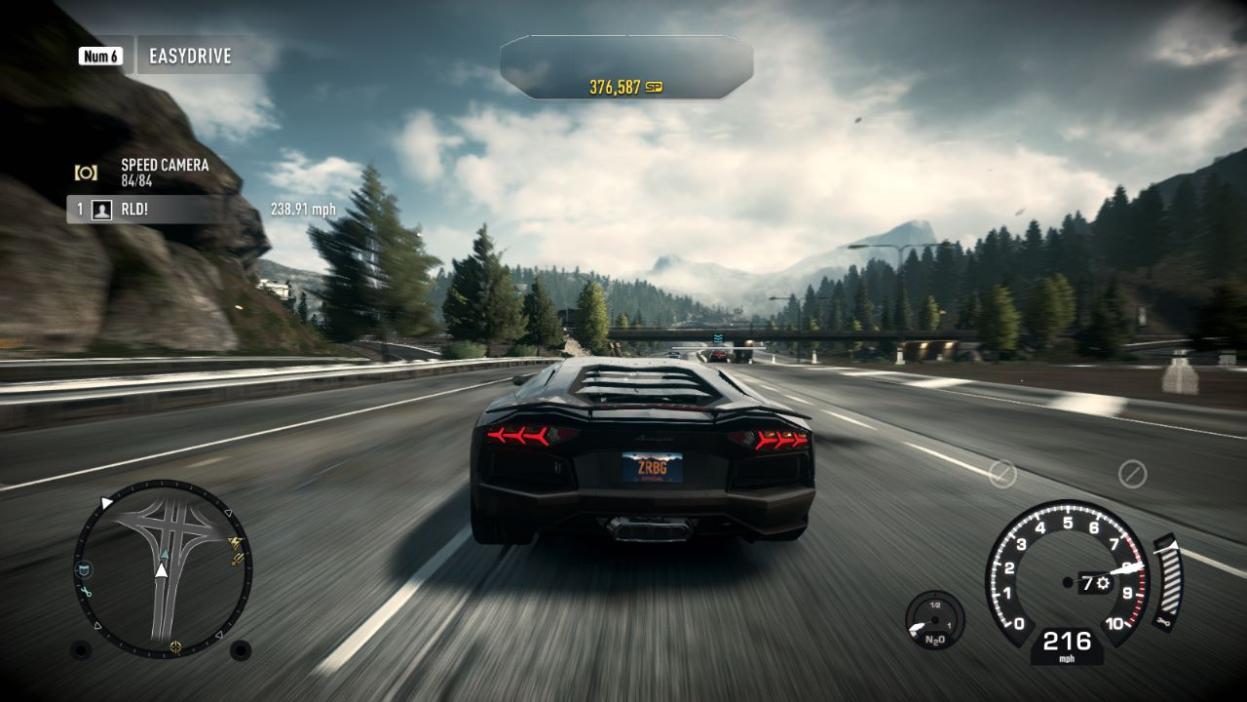Activate the N2O nitrous gauge
This screenshot has width=1247, height=702.
tap(934, 620)
